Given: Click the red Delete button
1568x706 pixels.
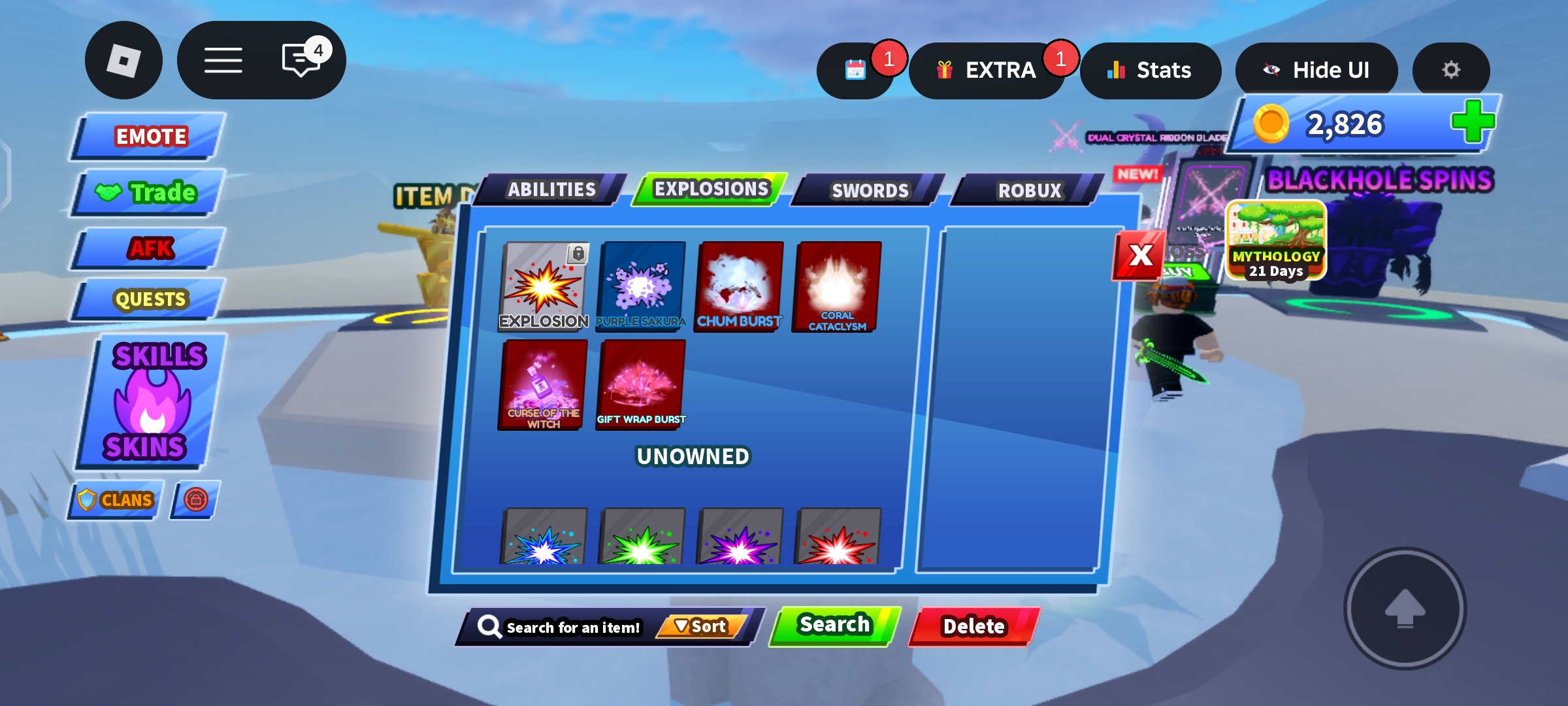Looking at the screenshot, I should 973,626.
